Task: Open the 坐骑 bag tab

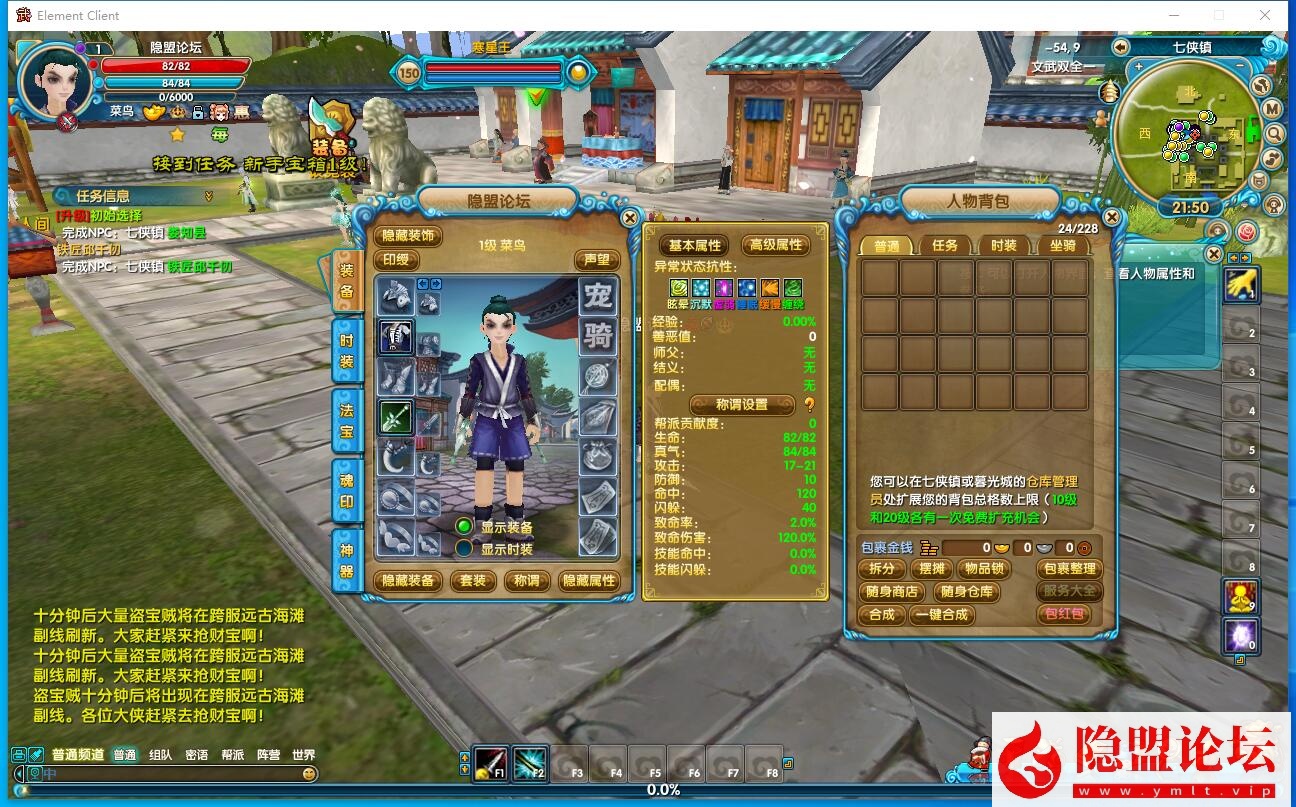Action: coord(1062,245)
